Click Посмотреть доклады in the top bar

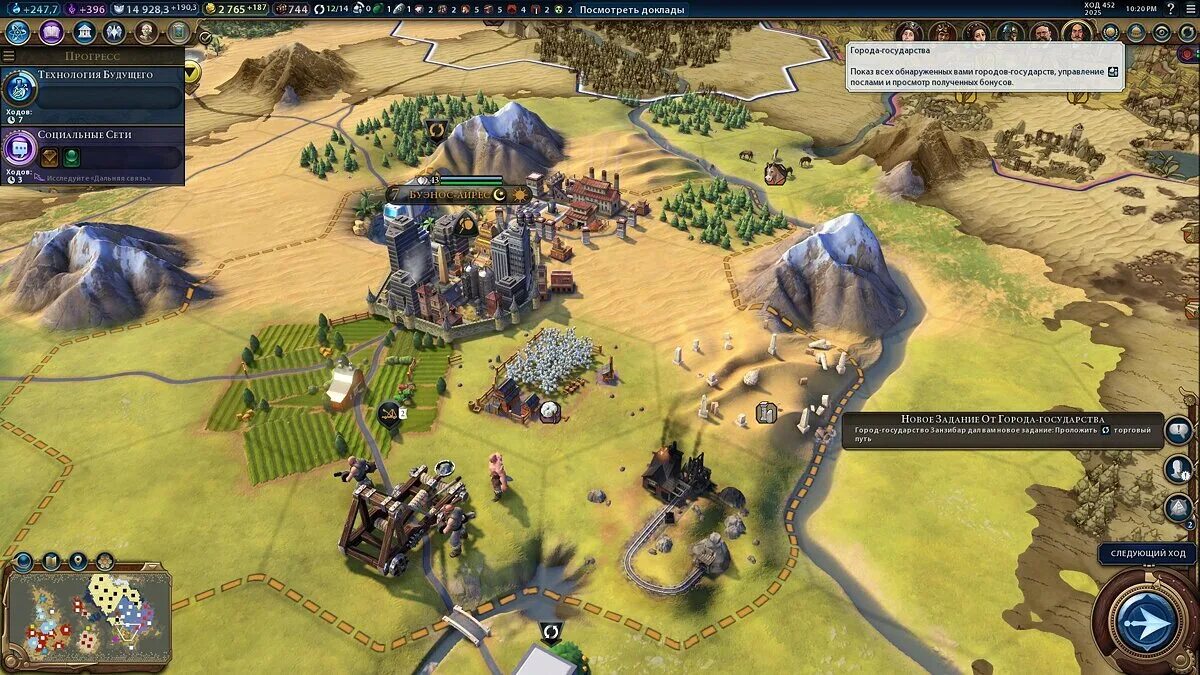[x=632, y=9]
